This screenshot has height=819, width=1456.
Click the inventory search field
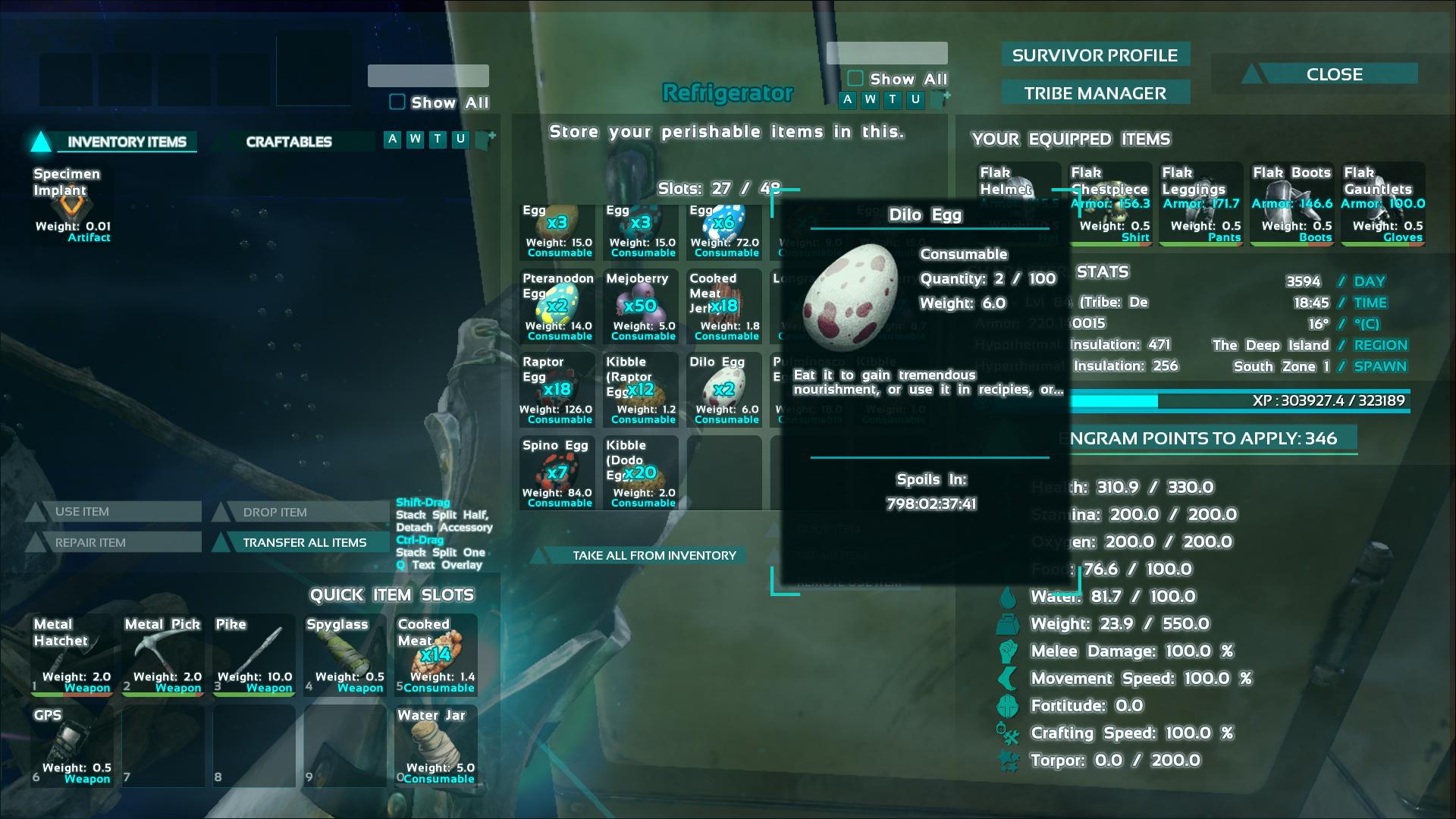427,76
